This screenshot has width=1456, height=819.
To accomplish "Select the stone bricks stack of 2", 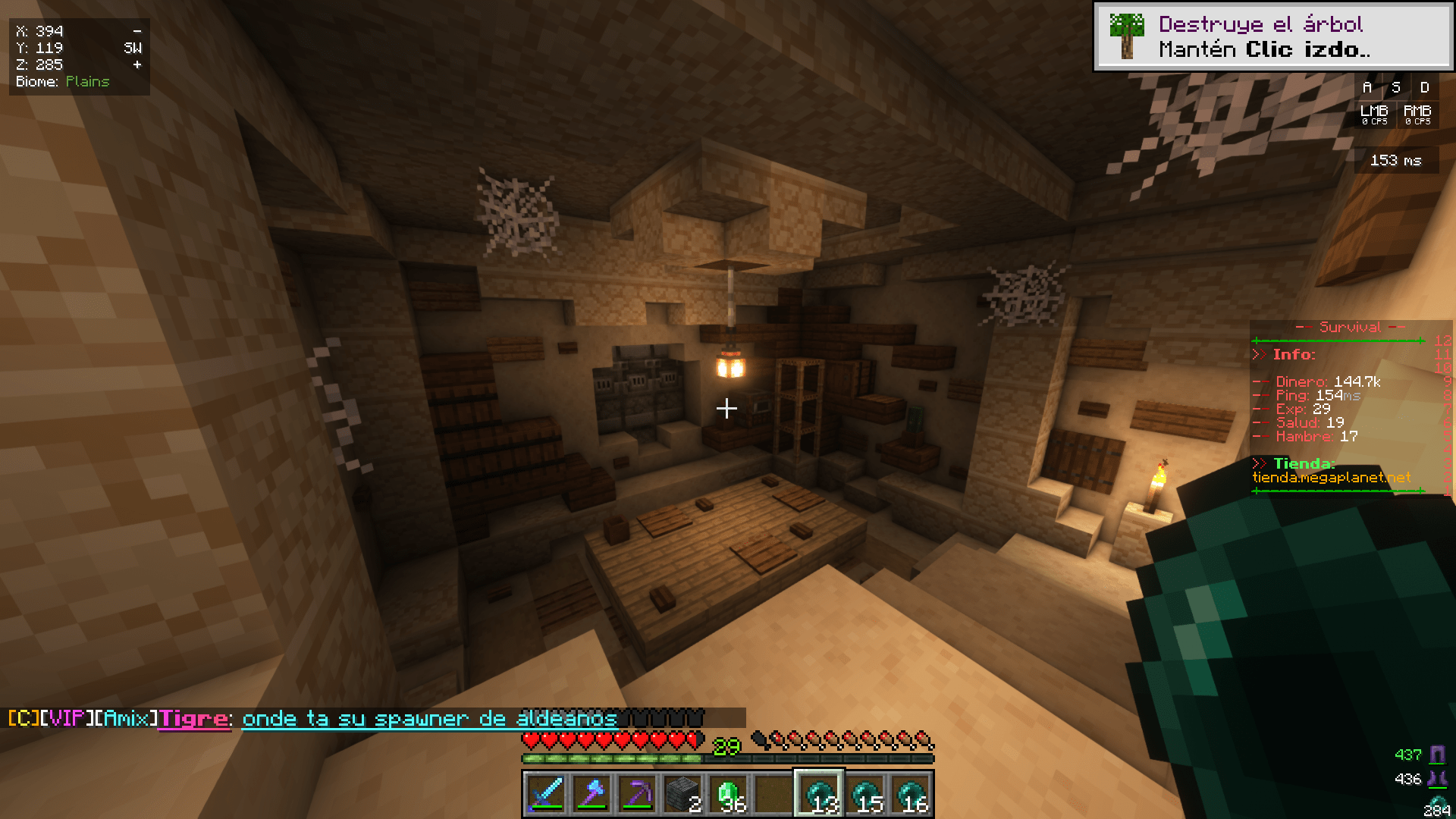I will pos(682,794).
